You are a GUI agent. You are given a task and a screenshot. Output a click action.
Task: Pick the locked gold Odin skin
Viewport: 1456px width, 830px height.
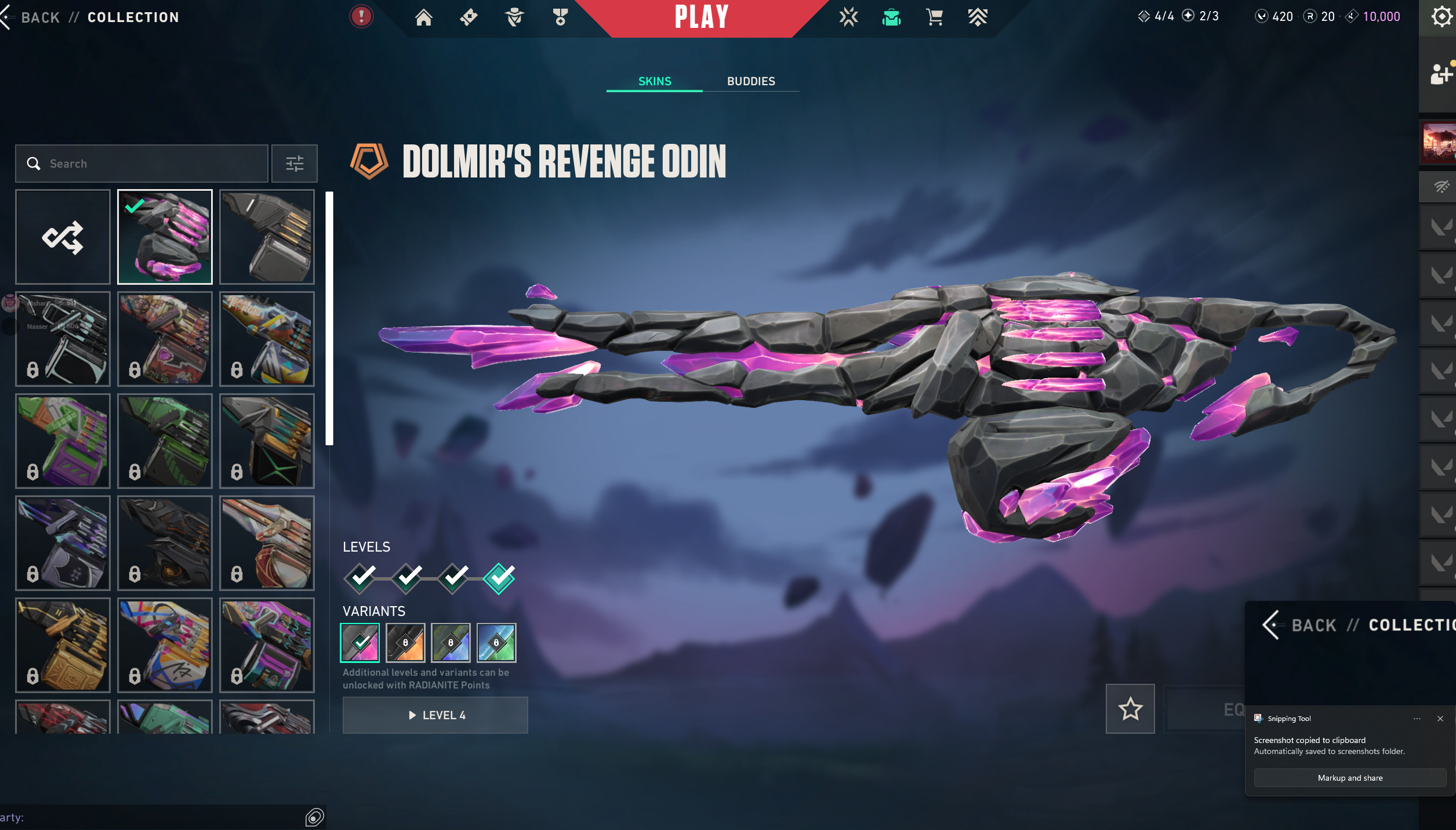[x=63, y=645]
